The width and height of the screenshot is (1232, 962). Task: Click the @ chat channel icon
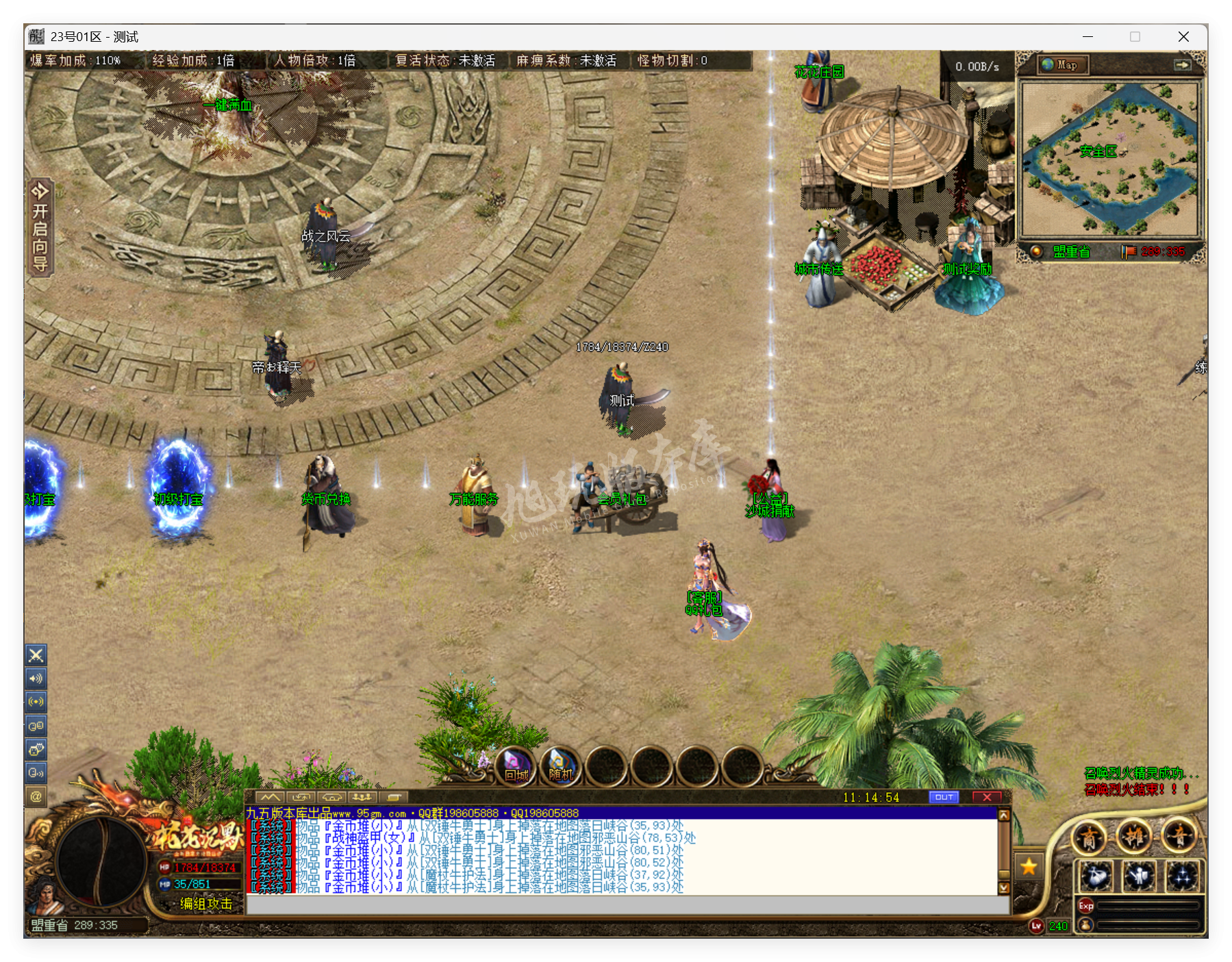pyautogui.click(x=36, y=796)
